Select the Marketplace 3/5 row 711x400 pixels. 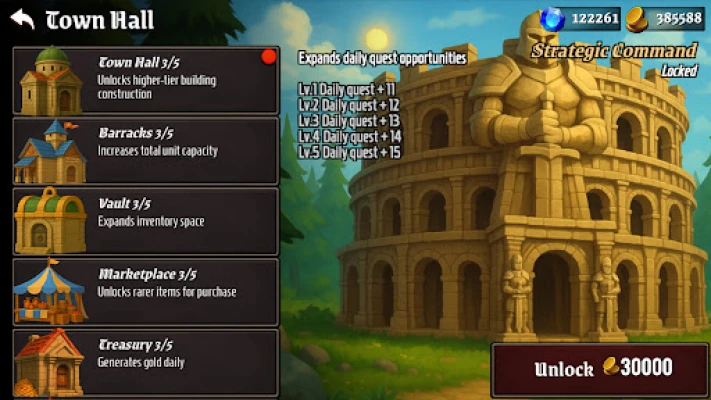pyautogui.click(x=145, y=291)
